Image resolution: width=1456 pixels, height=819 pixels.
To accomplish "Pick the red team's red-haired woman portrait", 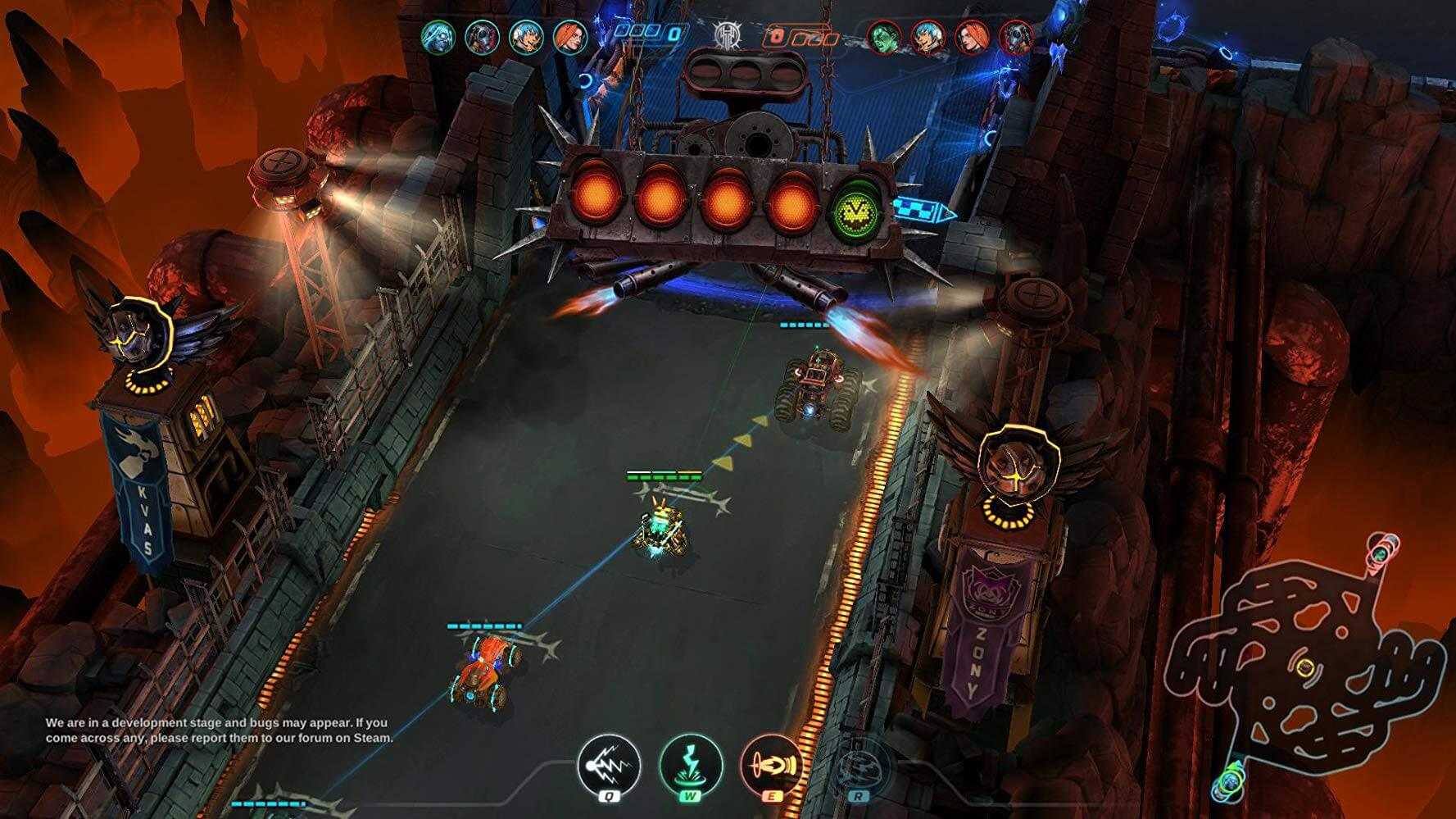I will coord(972,37).
